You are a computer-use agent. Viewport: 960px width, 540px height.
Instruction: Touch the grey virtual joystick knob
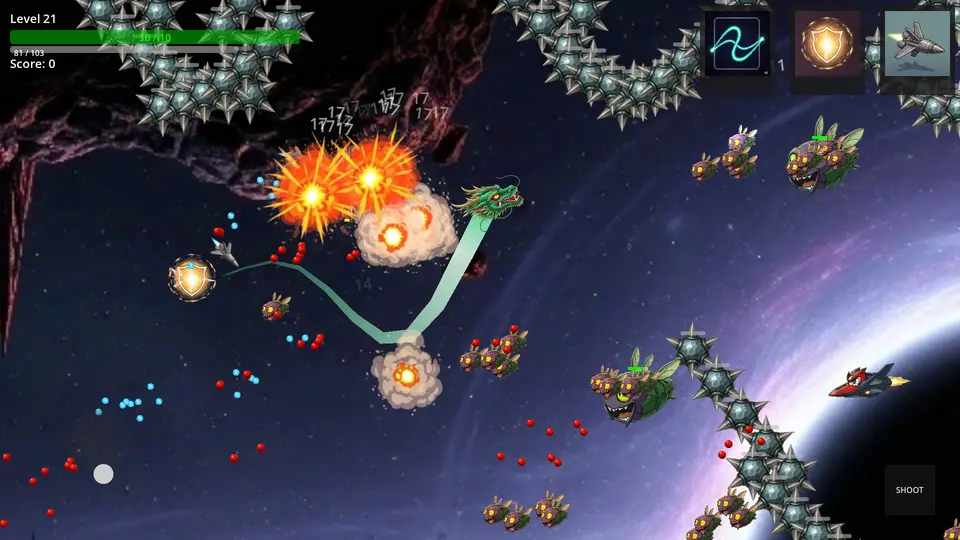[x=103, y=474]
